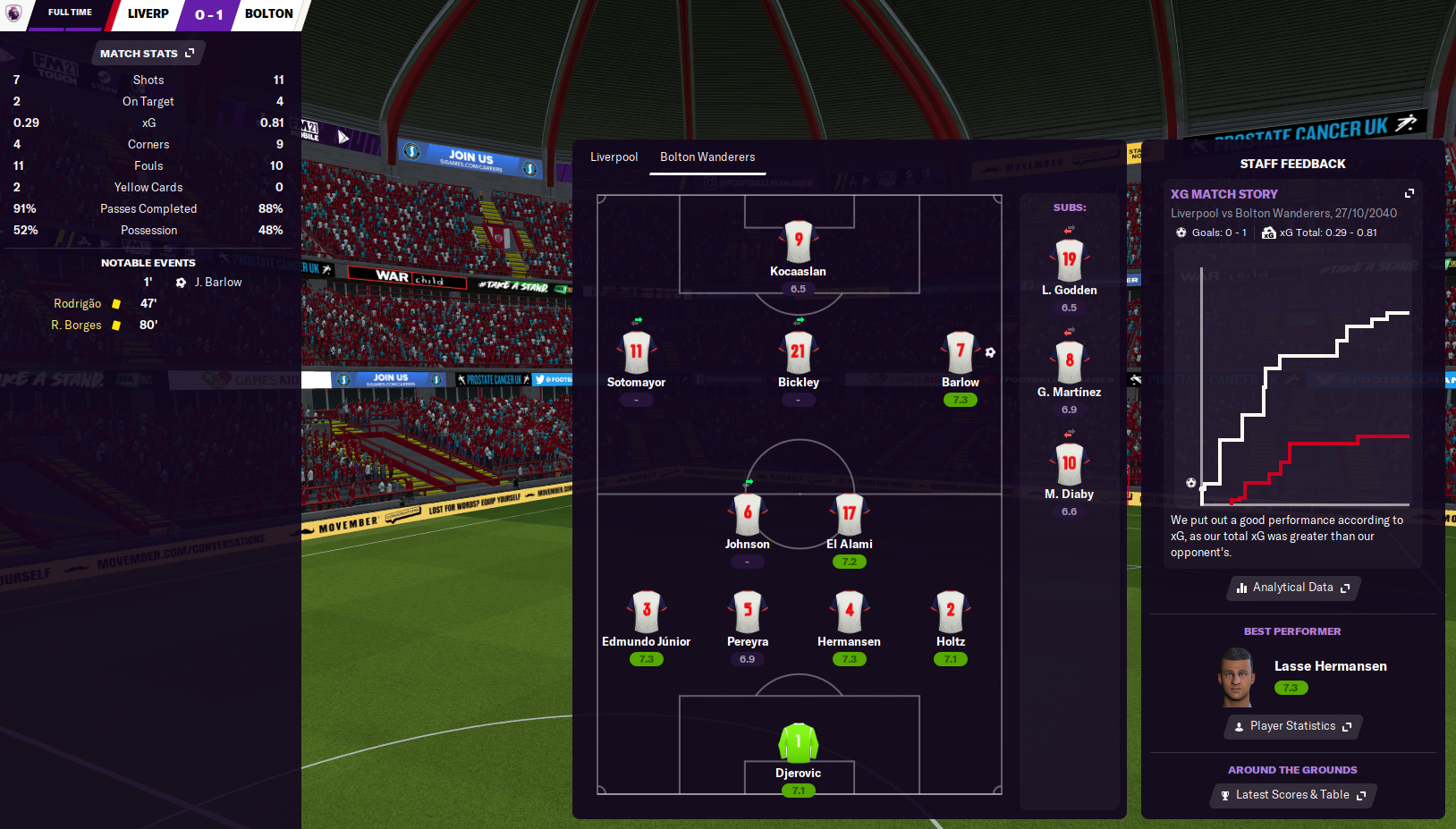This screenshot has width=1456, height=829.
Task: Select the Bolton Wanderers tab
Action: (x=707, y=157)
